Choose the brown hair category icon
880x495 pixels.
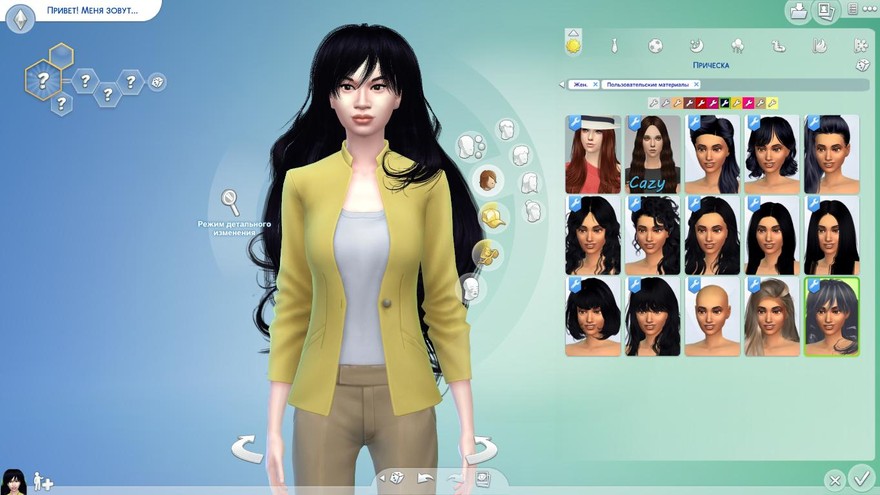click(487, 180)
